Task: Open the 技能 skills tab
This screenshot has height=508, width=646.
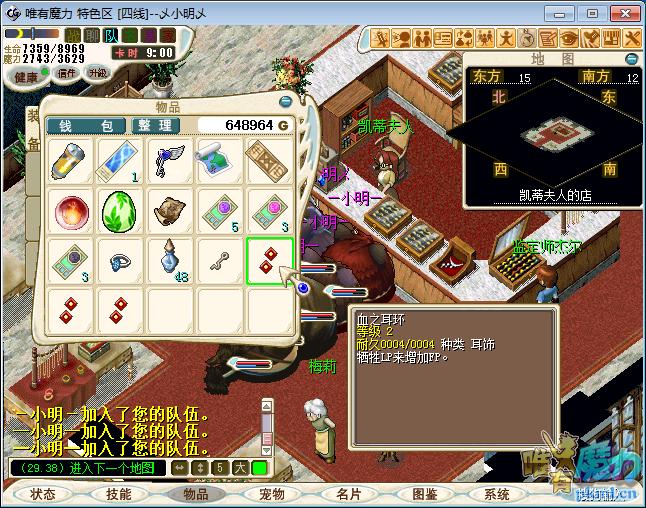Action: (119, 494)
